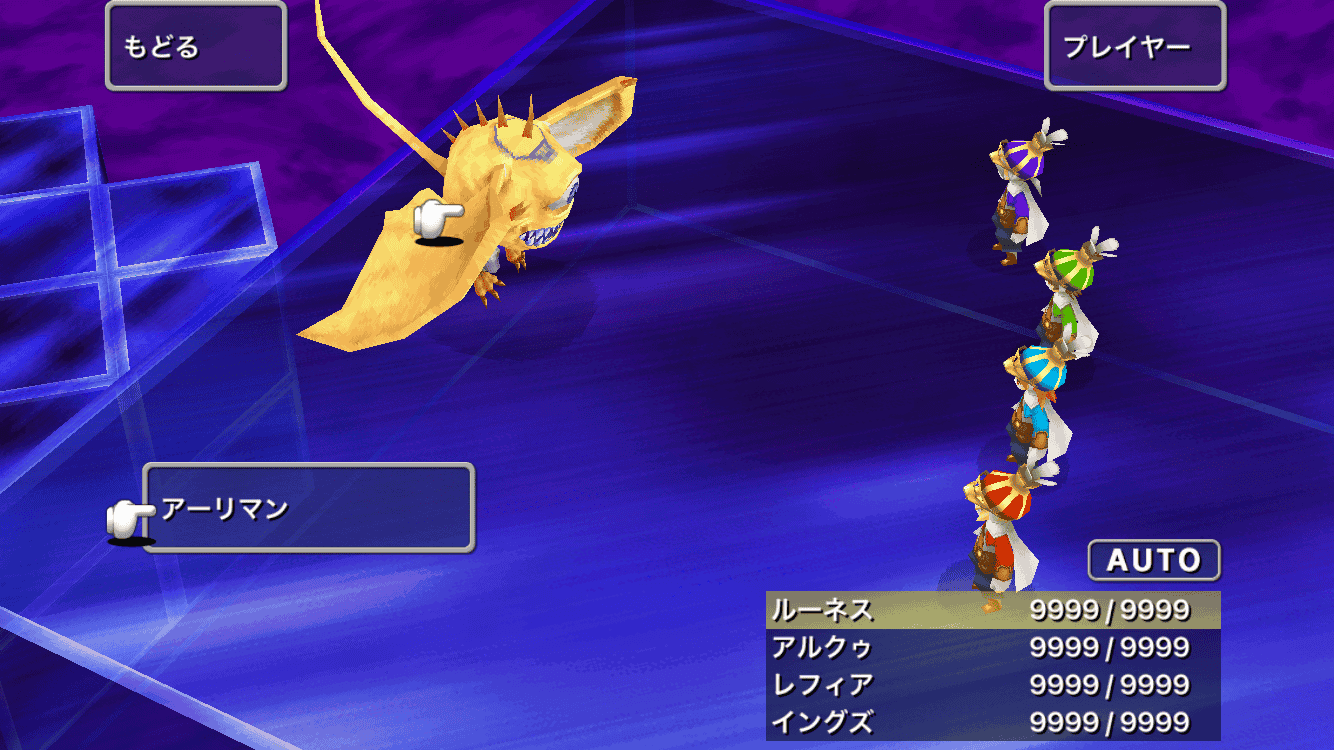Choose ルーネス in the party list
The height and width of the screenshot is (750, 1334).
point(992,610)
